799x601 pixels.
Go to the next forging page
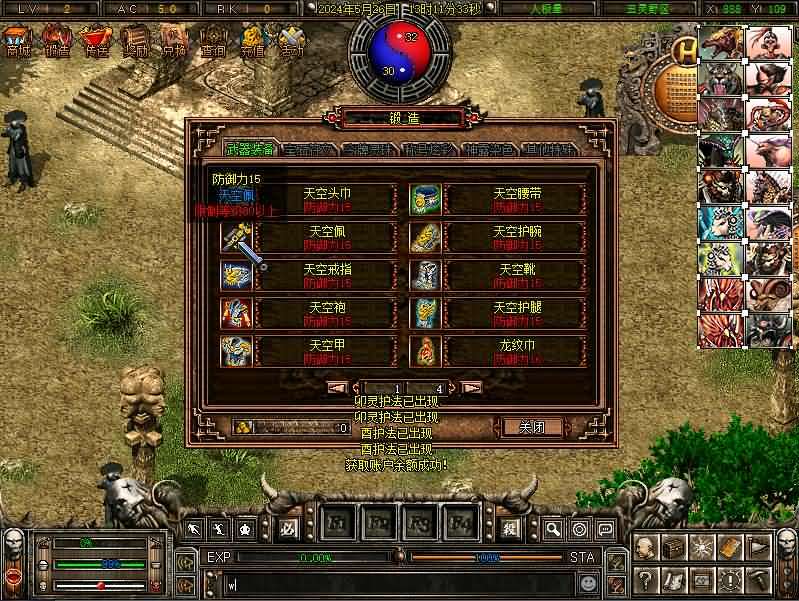pos(472,387)
